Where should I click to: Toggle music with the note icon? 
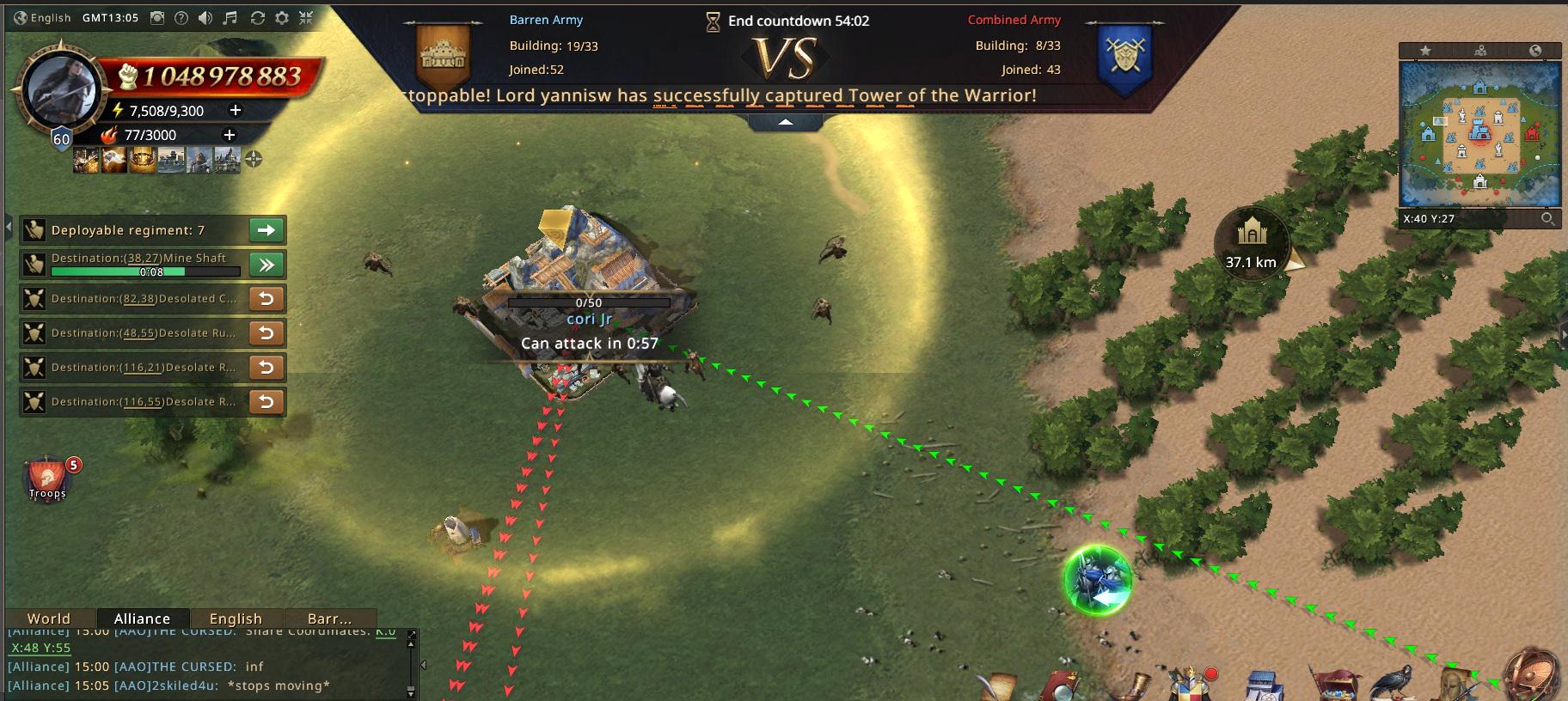tap(230, 17)
